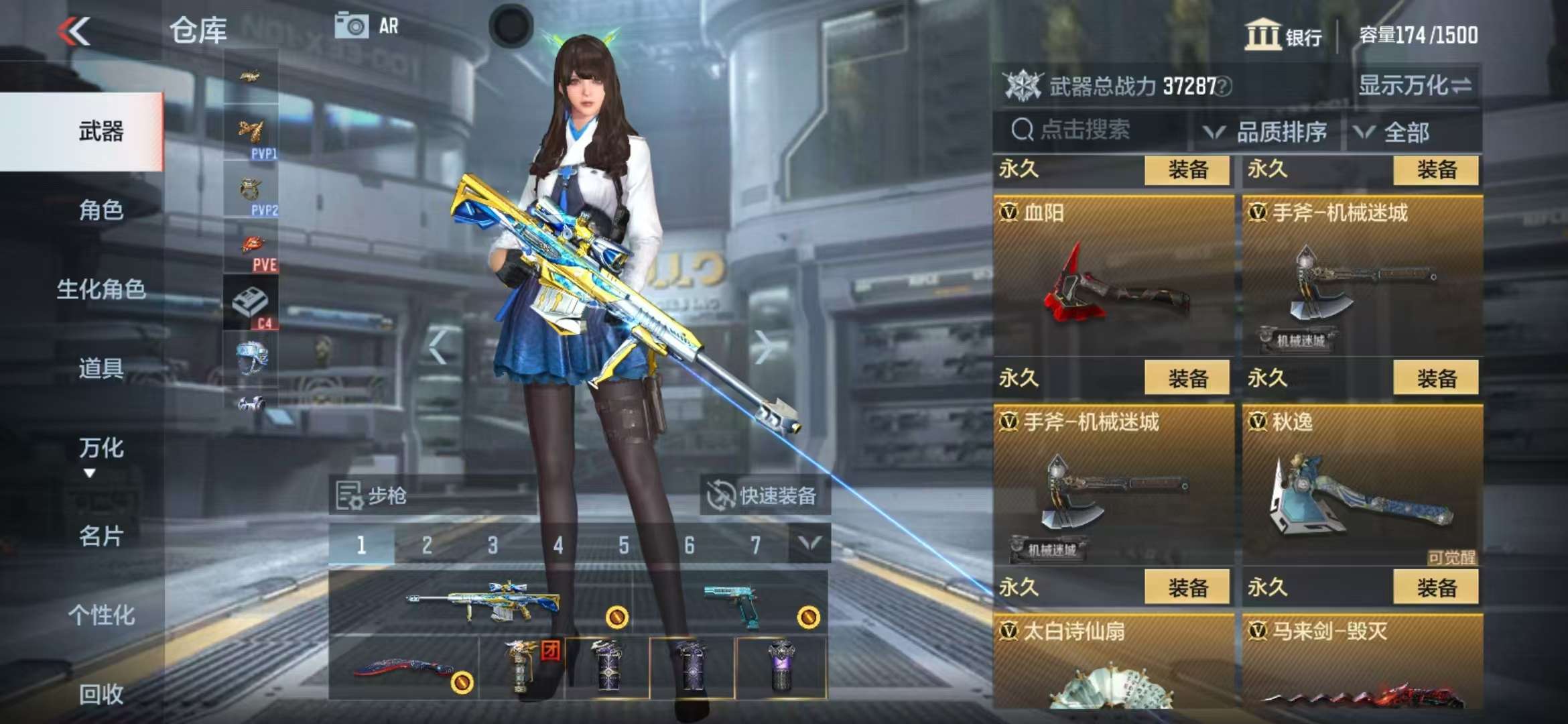Go back using the red arrow

pos(74,31)
